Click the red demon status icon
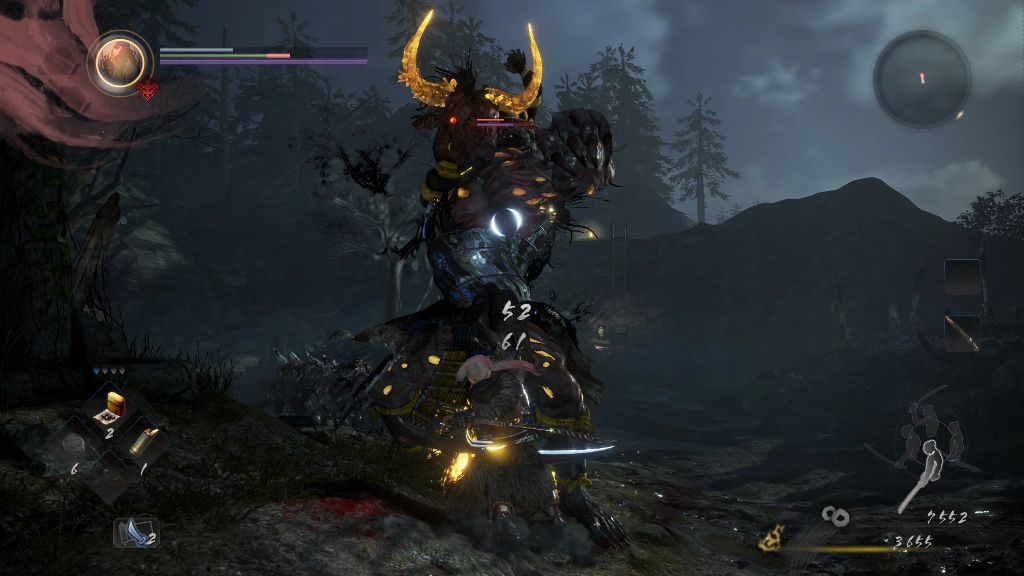This screenshot has height=576, width=1024. tap(147, 90)
